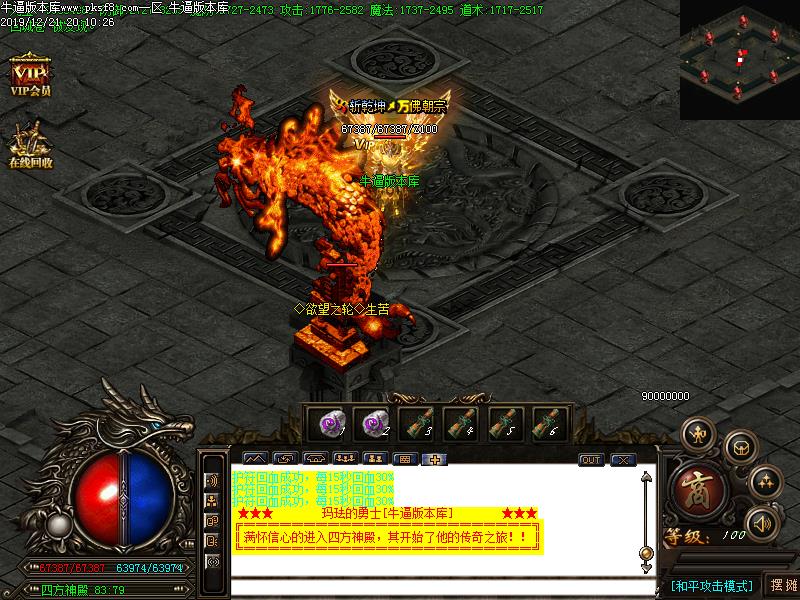Click the mountain icon tab above chat
800x600 pixels.
click(255, 460)
